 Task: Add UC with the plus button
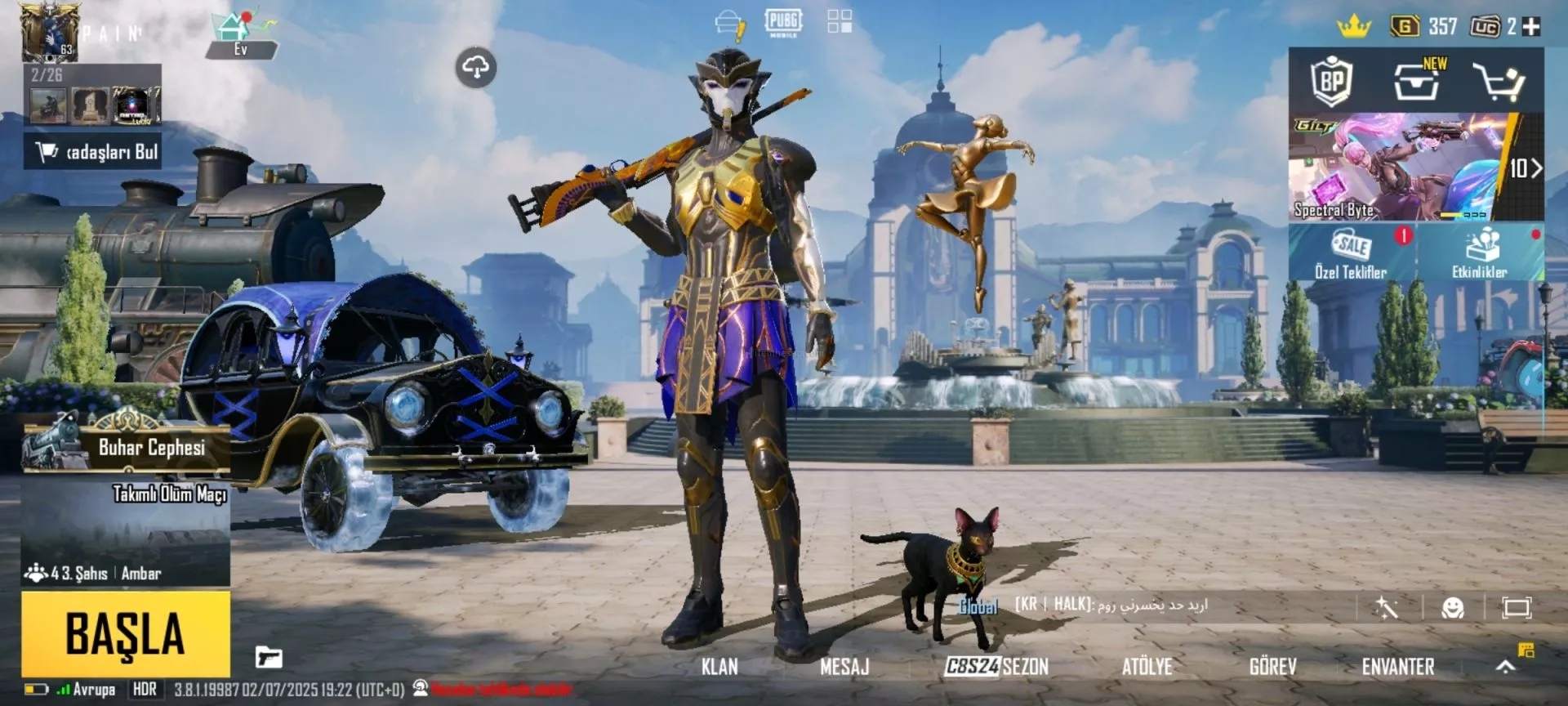tap(1532, 27)
